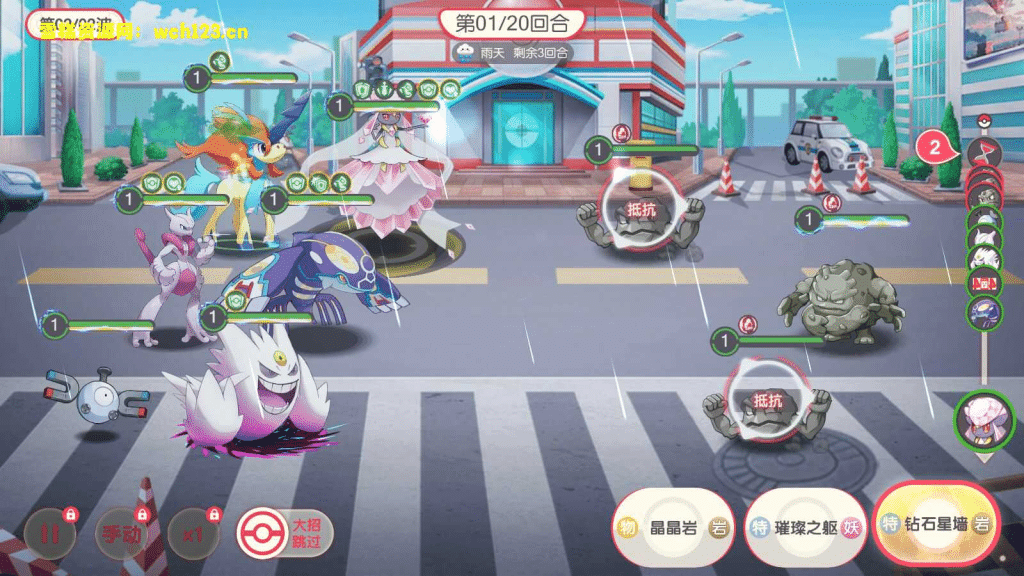Click the locked pause button
Image resolution: width=1024 pixels, height=576 pixels.
point(50,533)
